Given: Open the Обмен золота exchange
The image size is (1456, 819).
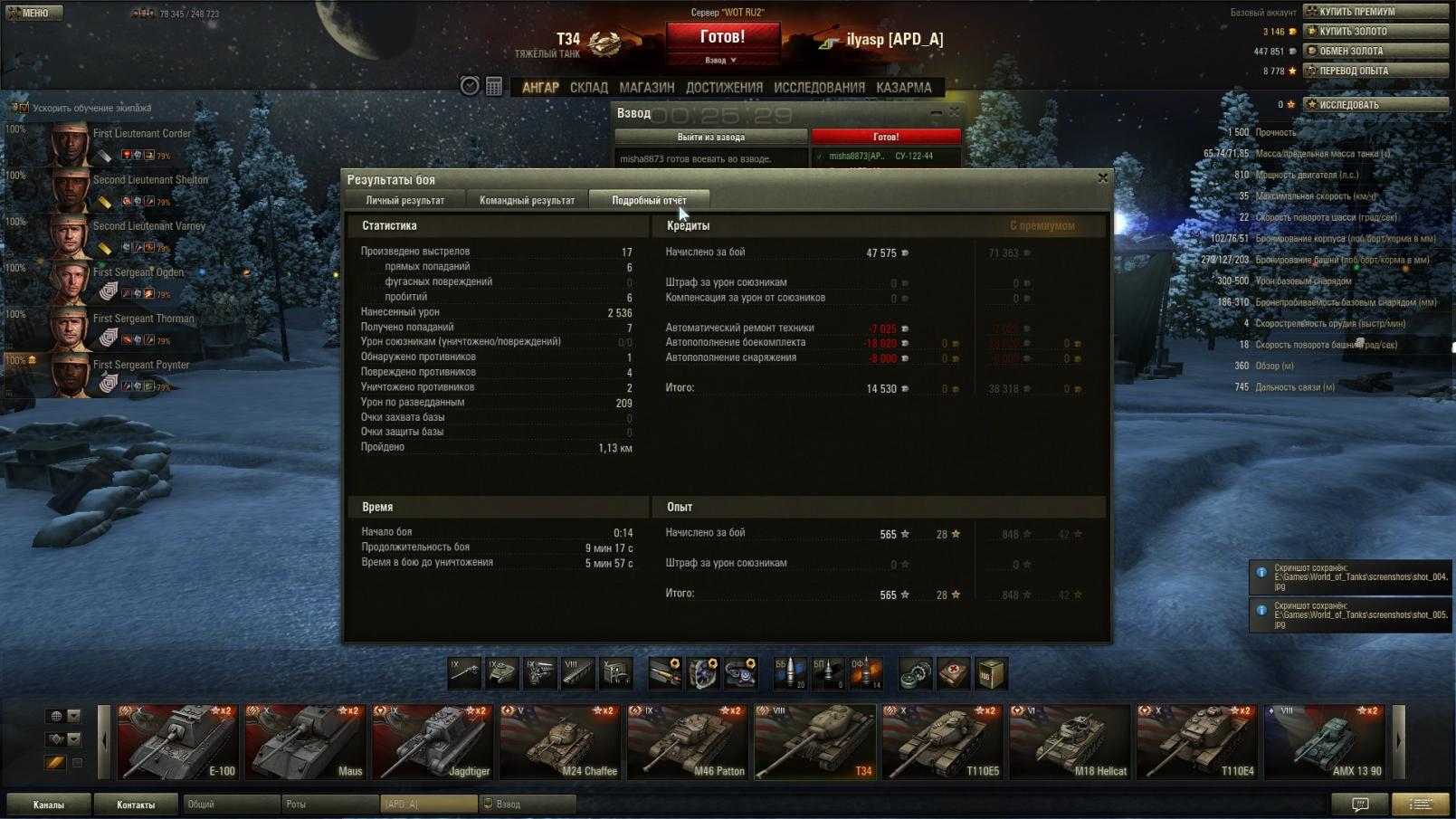Looking at the screenshot, I should pos(1375,52).
